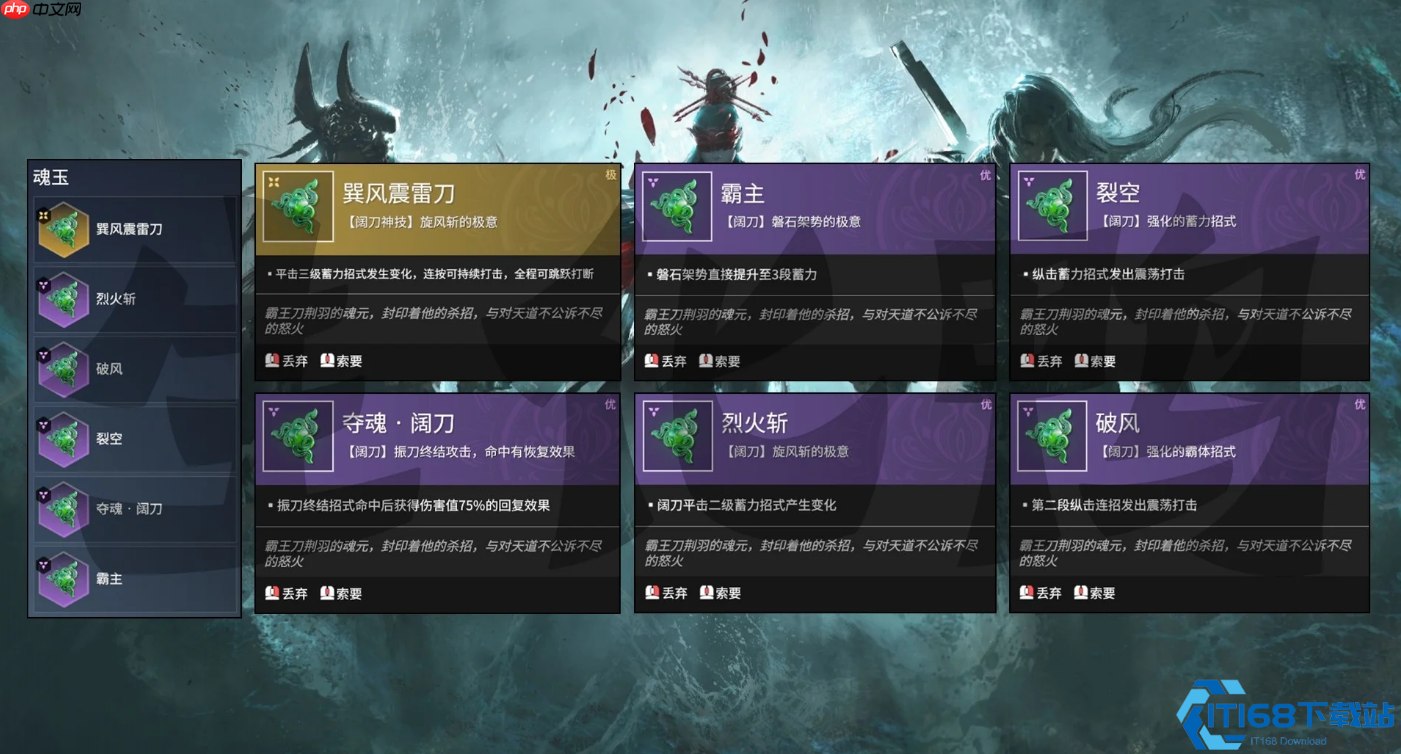Click the 极 rarity badge on 巽风震雷刀
Image resolution: width=1401 pixels, height=754 pixels.
[609, 174]
